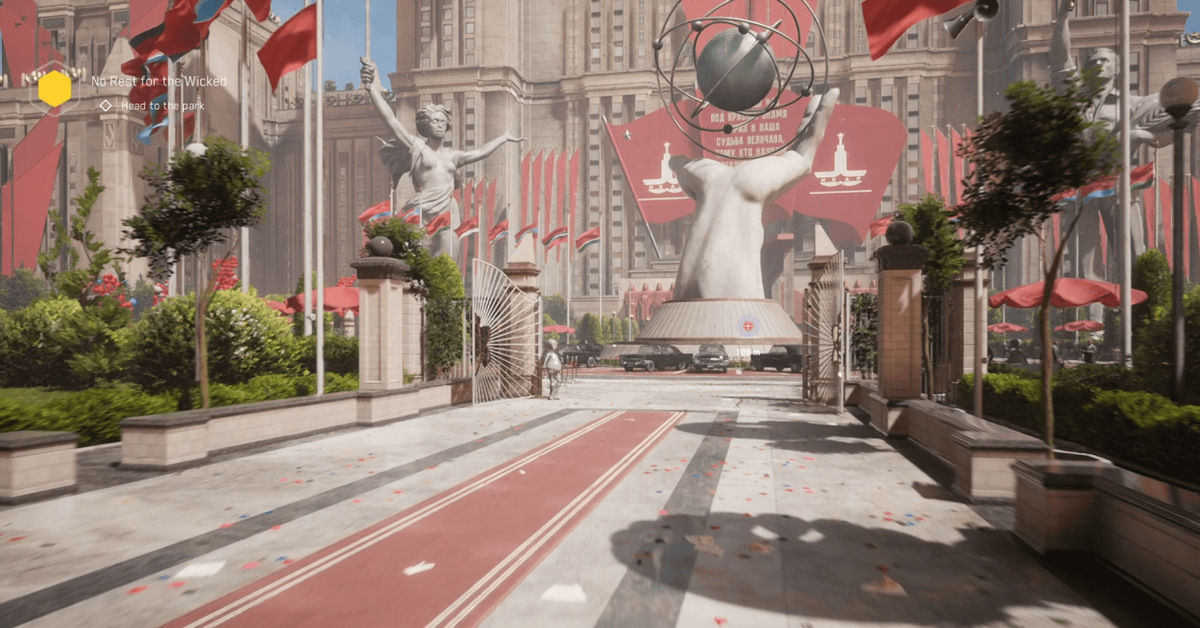Click the "Head to the park" objective
The width and height of the screenshot is (1200, 628).
coord(163,105)
